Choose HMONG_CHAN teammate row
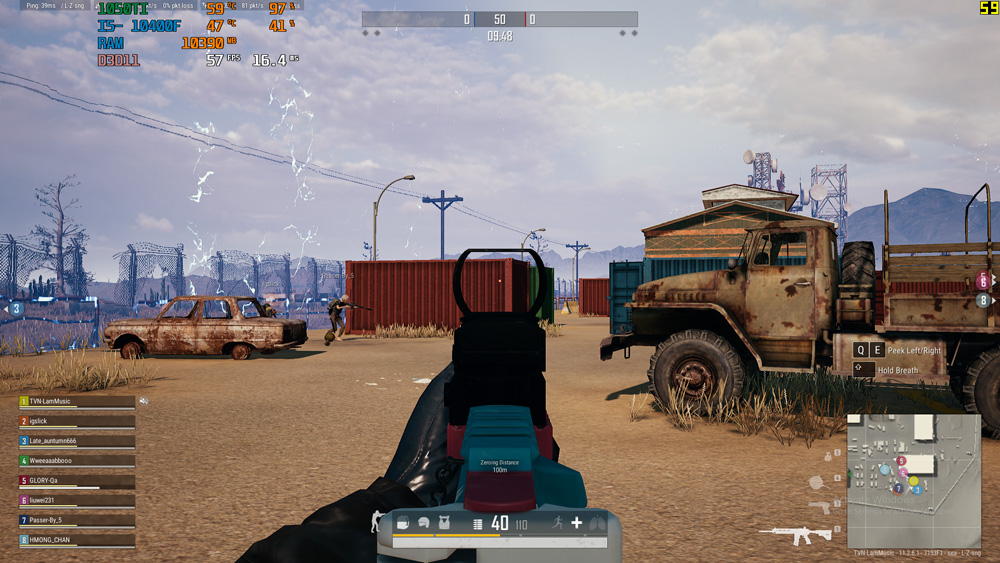Viewport: 1000px width, 563px height. (x=76, y=540)
